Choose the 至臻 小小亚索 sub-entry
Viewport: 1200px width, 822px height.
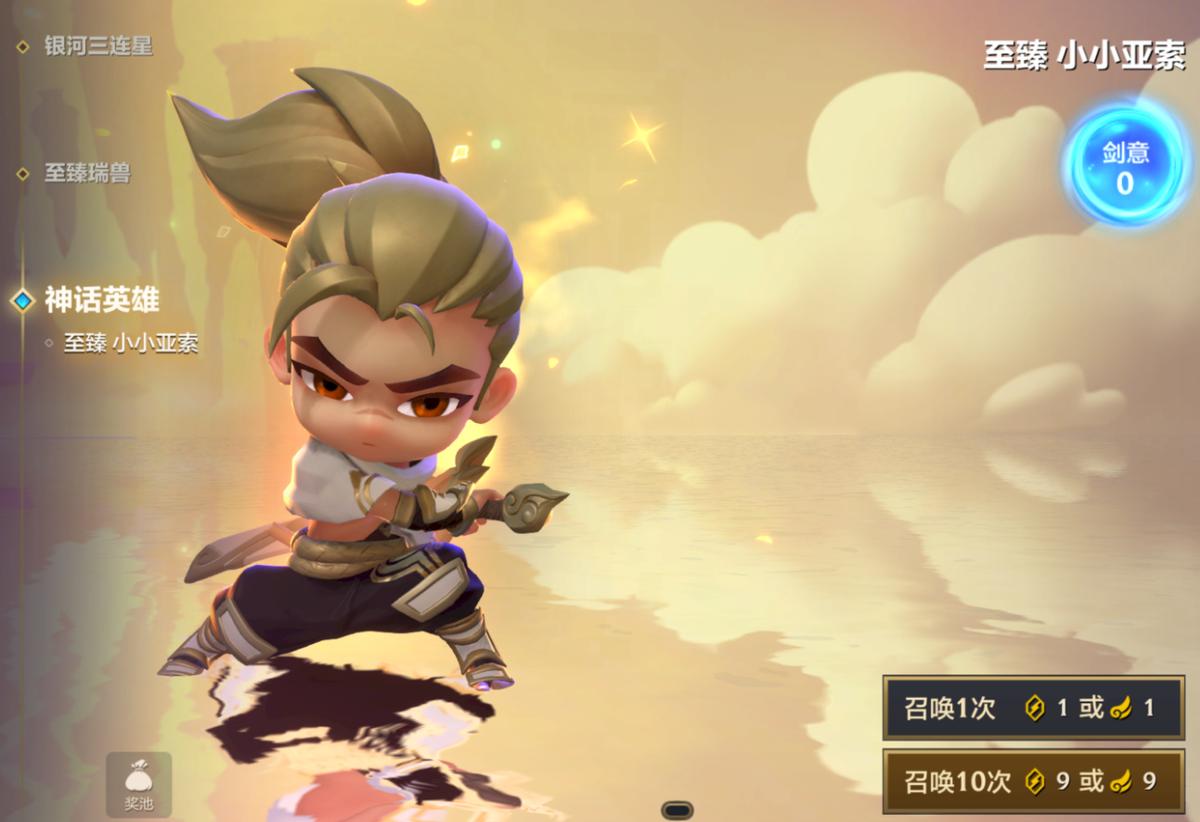point(130,343)
